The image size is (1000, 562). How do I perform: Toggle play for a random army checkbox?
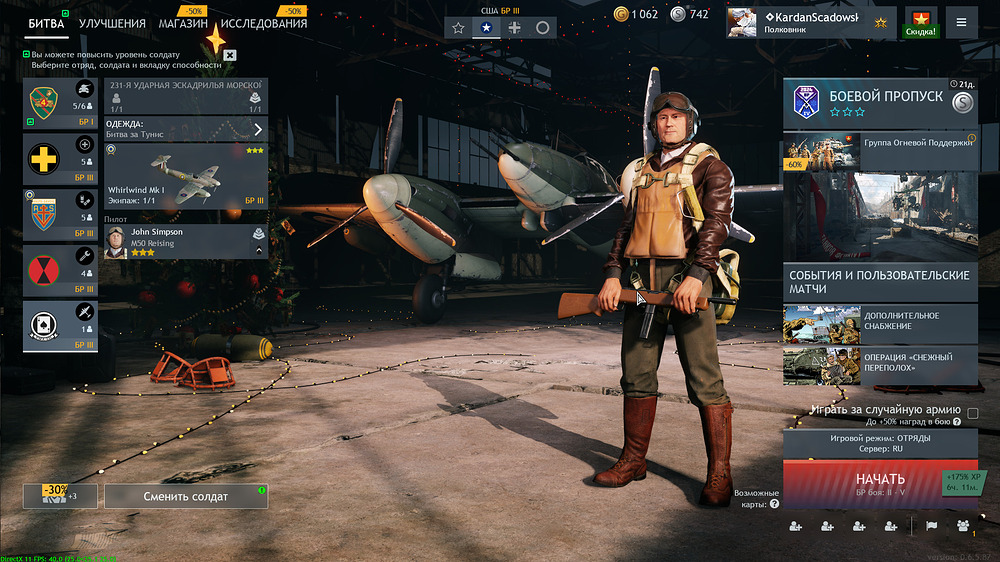pyautogui.click(x=973, y=412)
